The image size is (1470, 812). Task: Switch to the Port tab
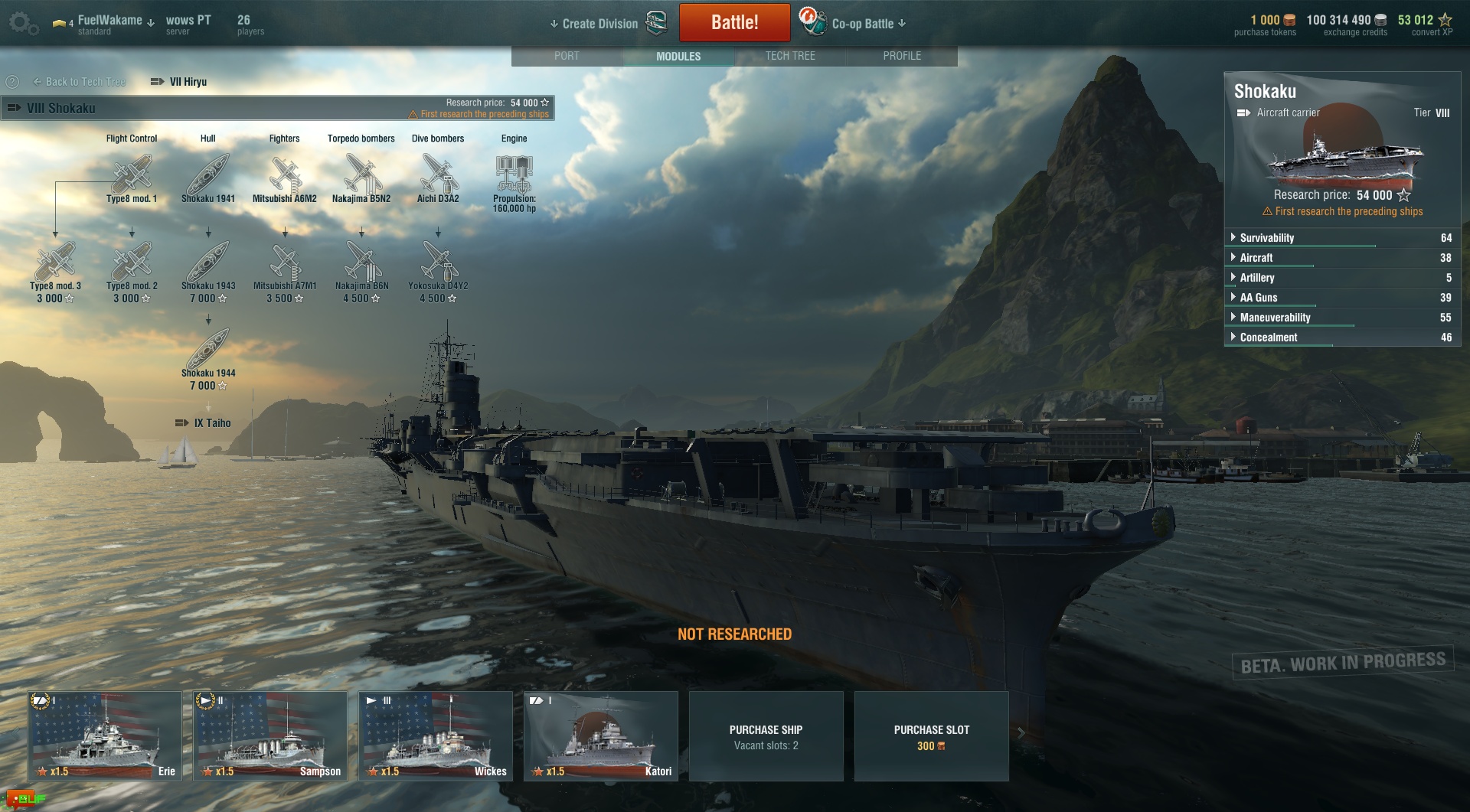point(567,56)
